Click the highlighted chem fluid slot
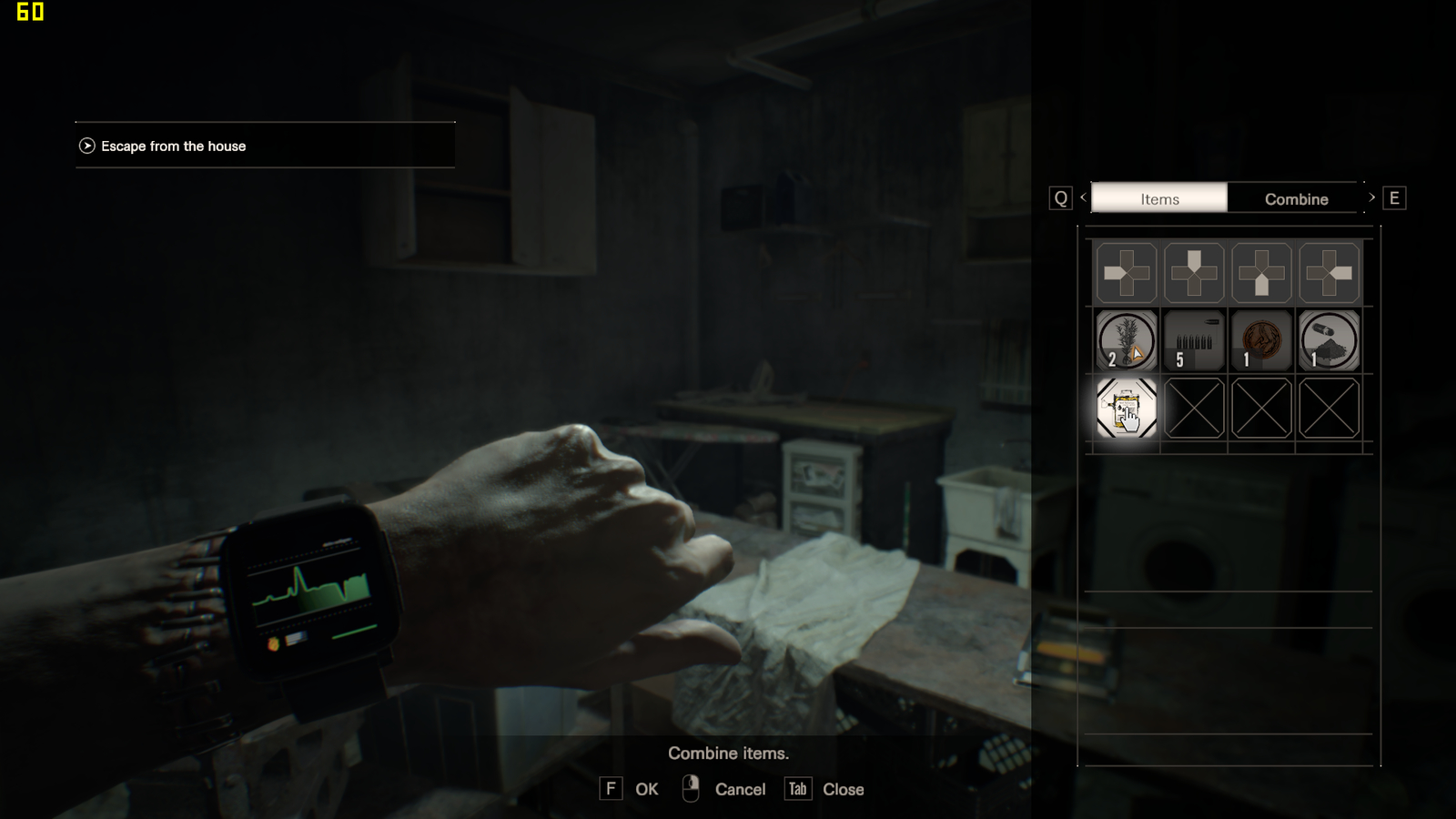Viewport: 1456px width, 819px height. pyautogui.click(x=1127, y=409)
